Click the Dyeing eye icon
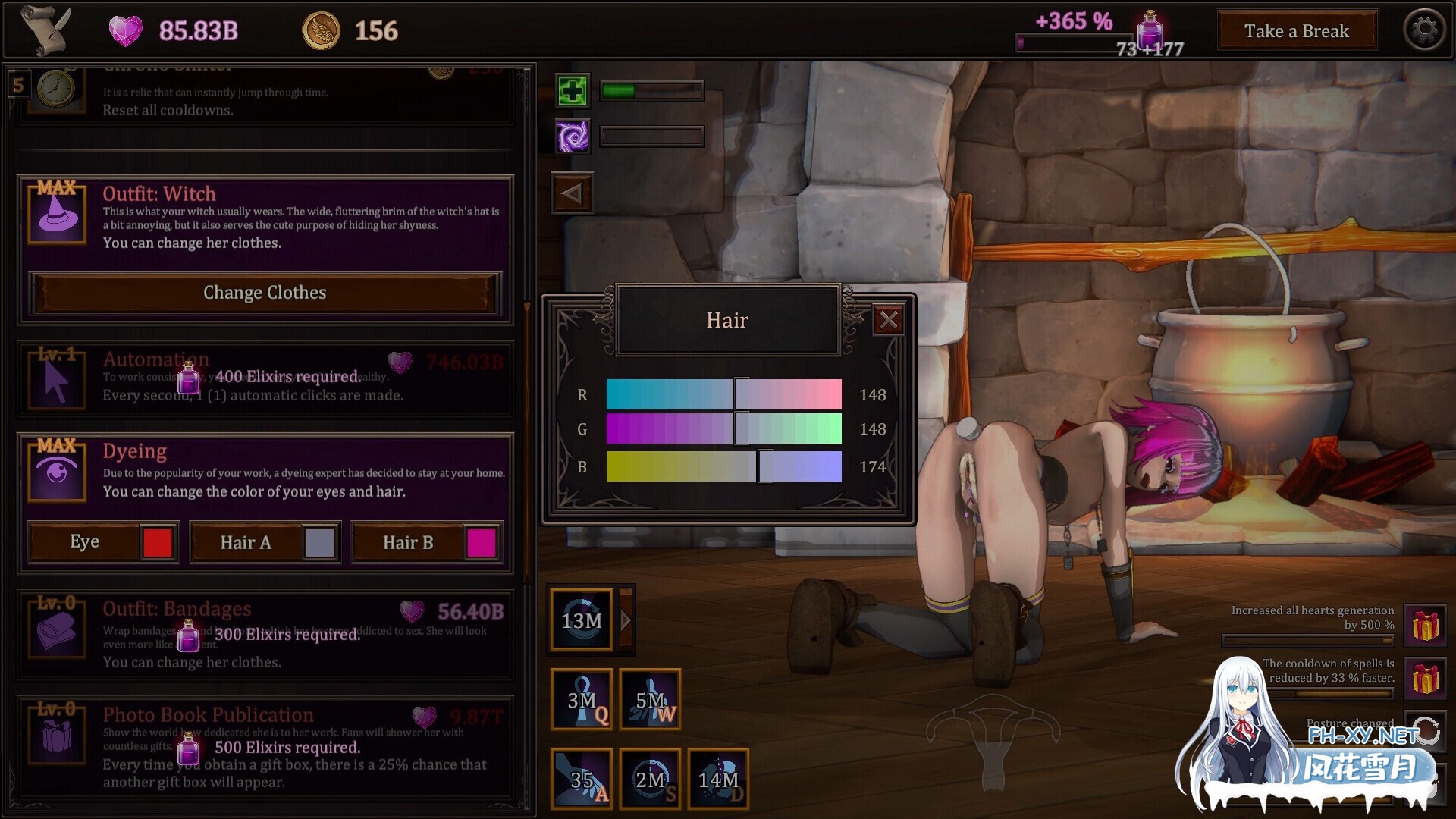Screen dimensions: 1456x819 (56, 470)
